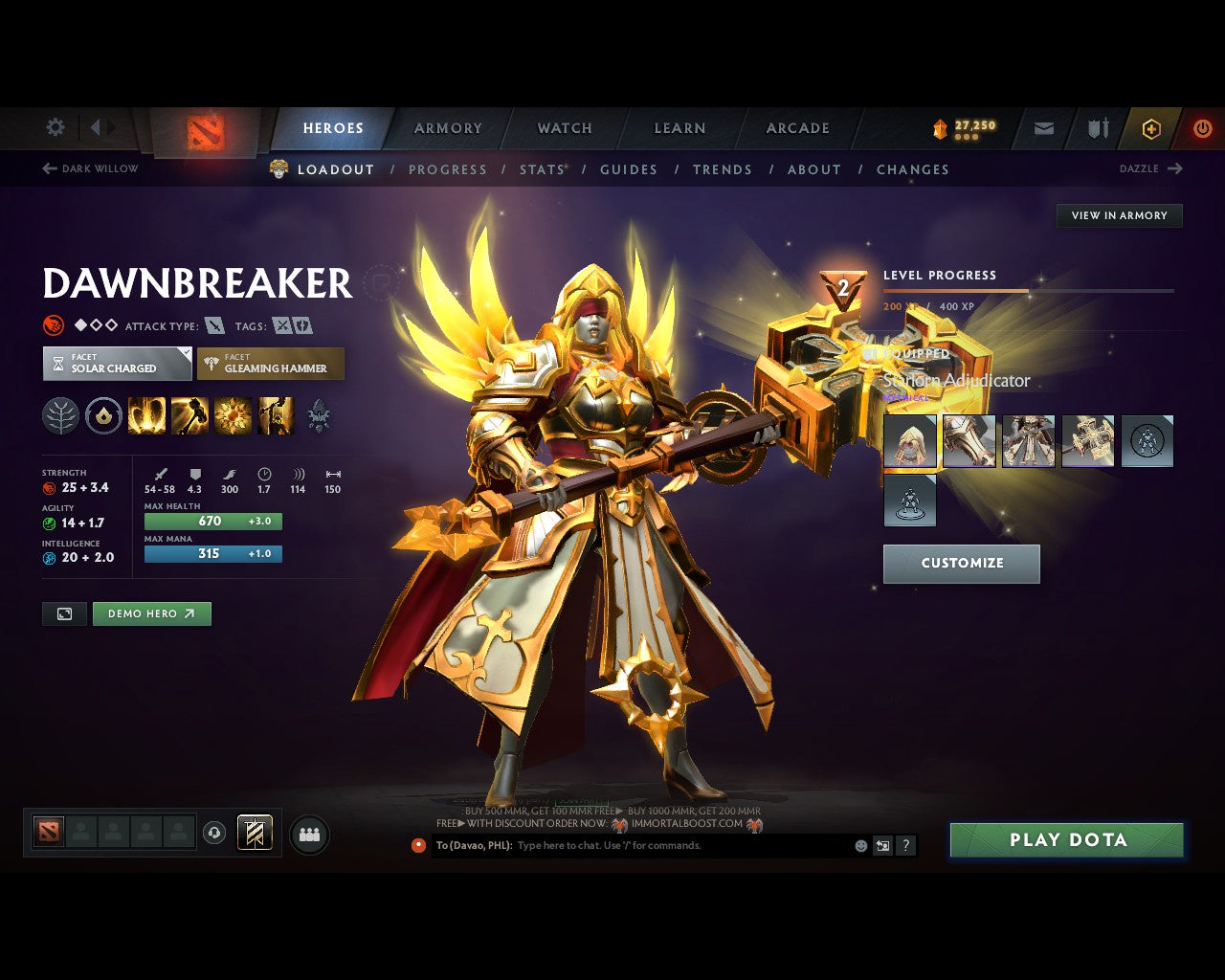
Task: Open the Dazzle next hero arrow
Action: [1176, 168]
